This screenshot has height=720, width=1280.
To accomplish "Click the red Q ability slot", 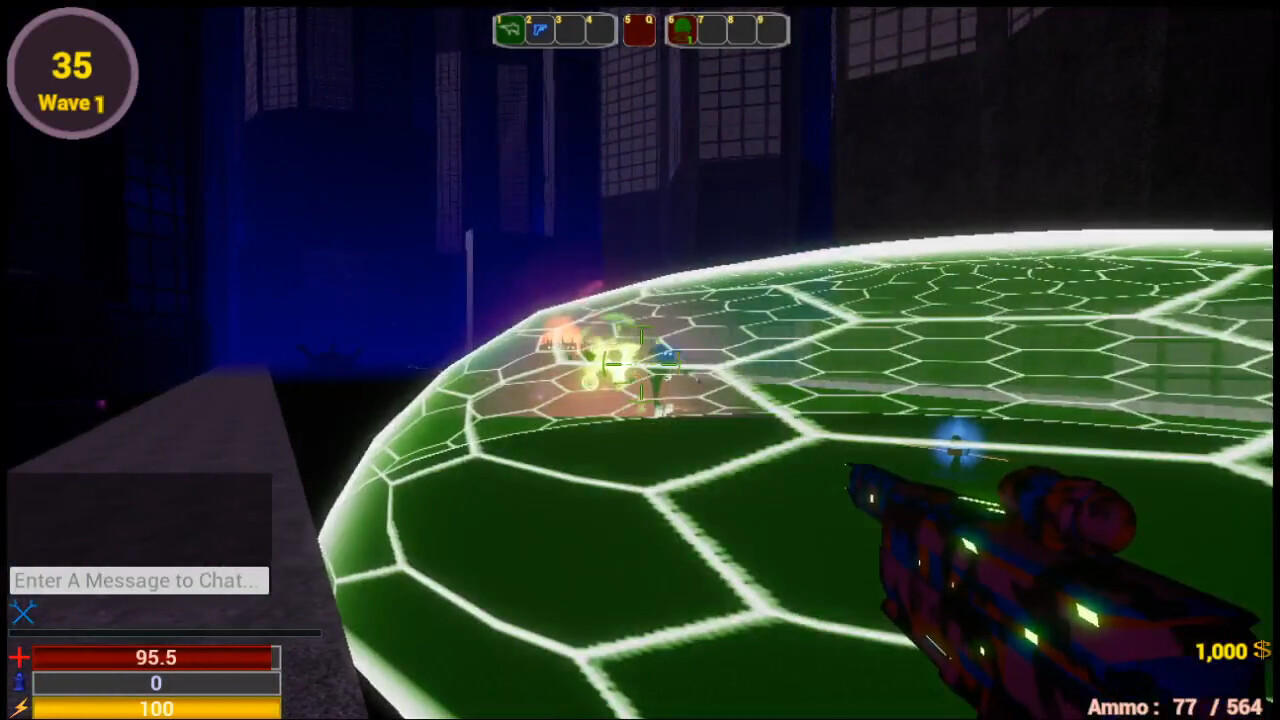I will [x=639, y=30].
